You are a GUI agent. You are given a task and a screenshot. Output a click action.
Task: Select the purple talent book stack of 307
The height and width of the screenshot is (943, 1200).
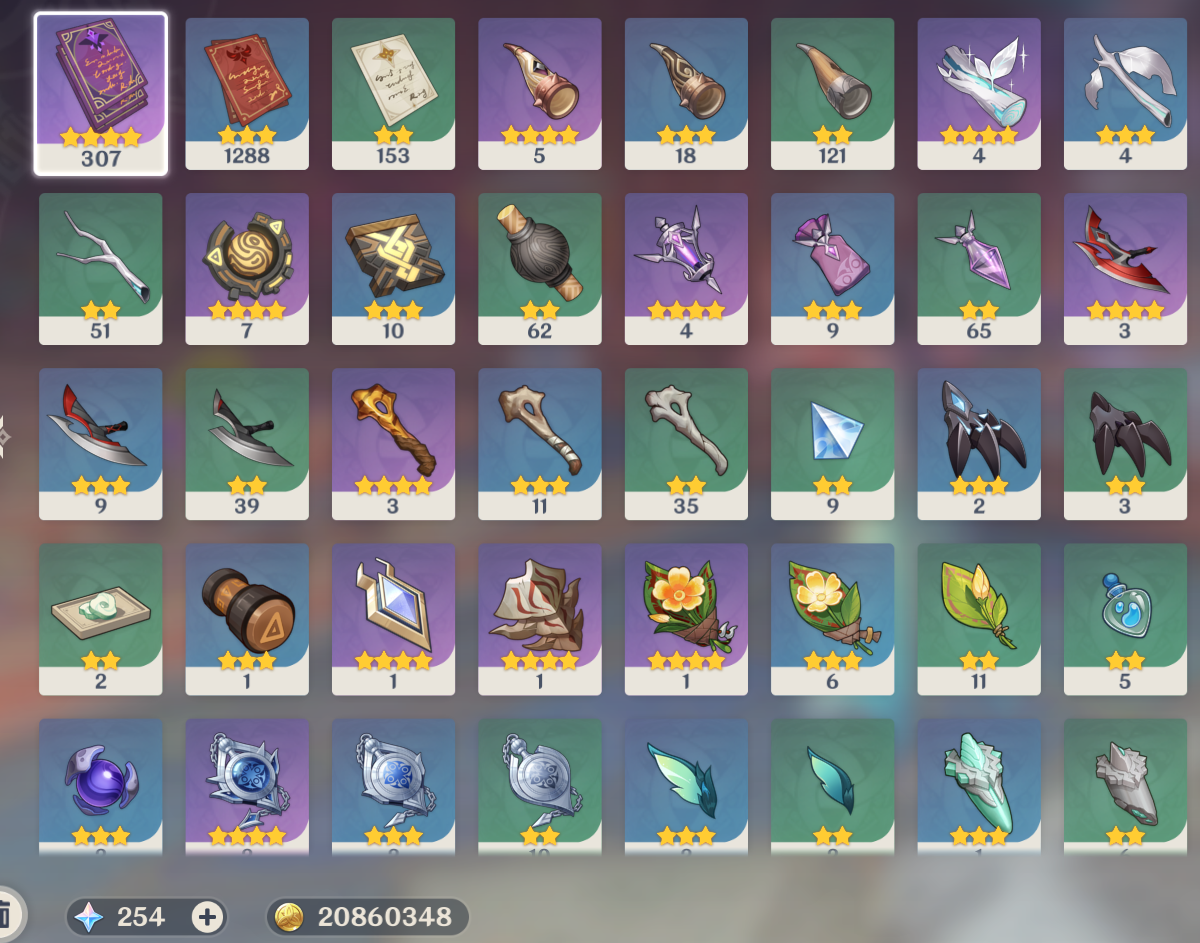pos(101,93)
